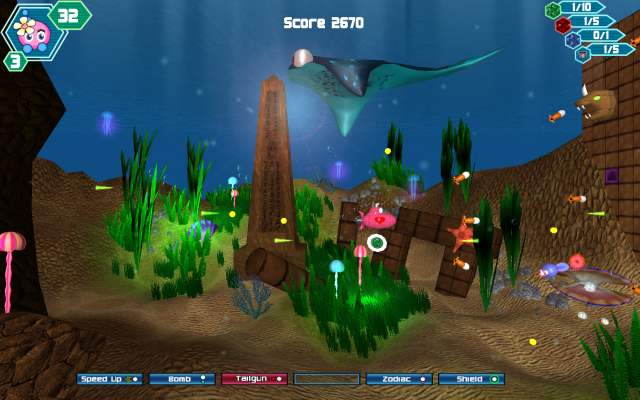The height and width of the screenshot is (400, 640).
Task: Choose the highlighted Tailgun power-up
Action: pos(254,379)
